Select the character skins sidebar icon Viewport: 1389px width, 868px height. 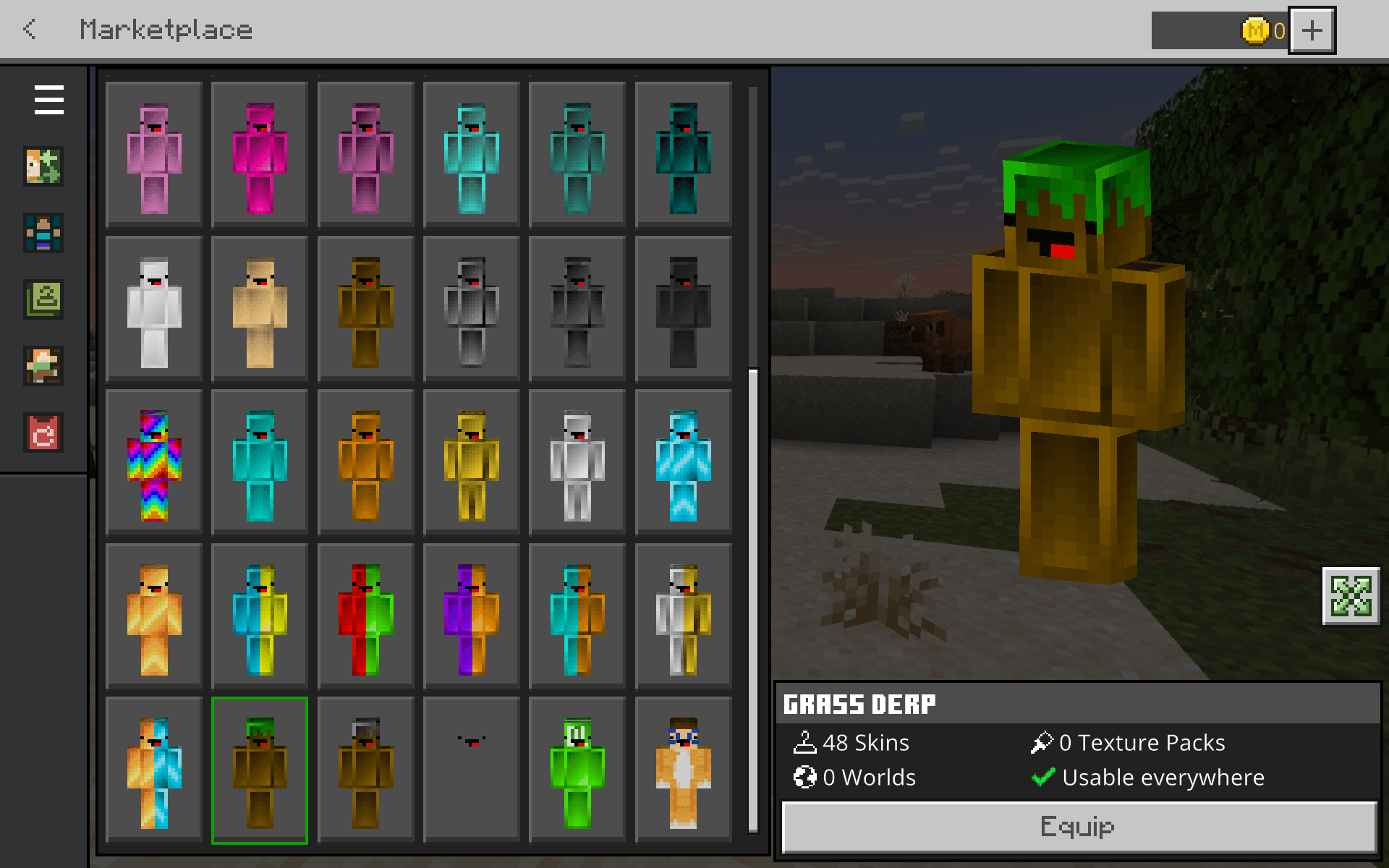[x=43, y=233]
